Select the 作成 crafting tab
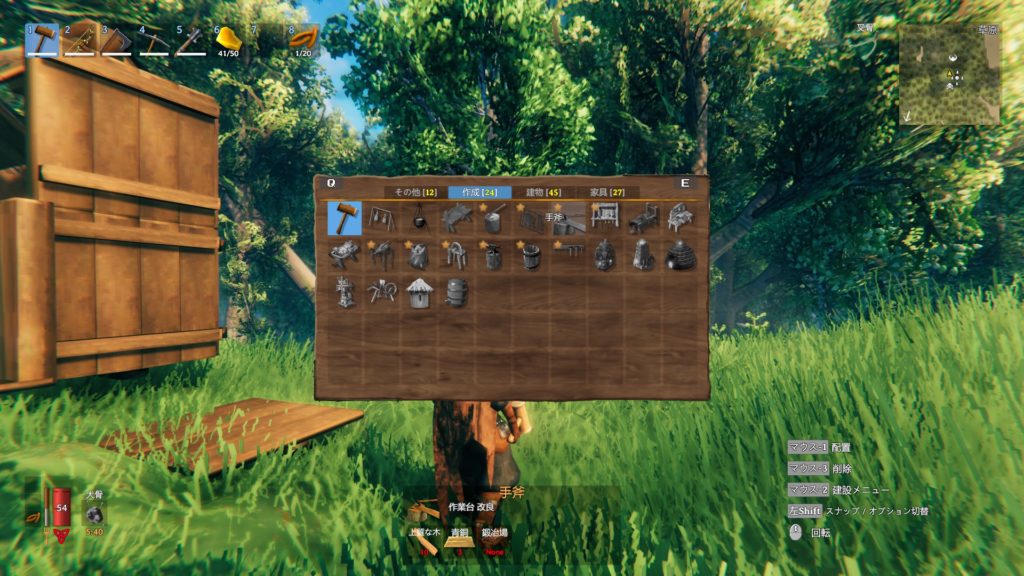The width and height of the screenshot is (1024, 576). coord(480,192)
